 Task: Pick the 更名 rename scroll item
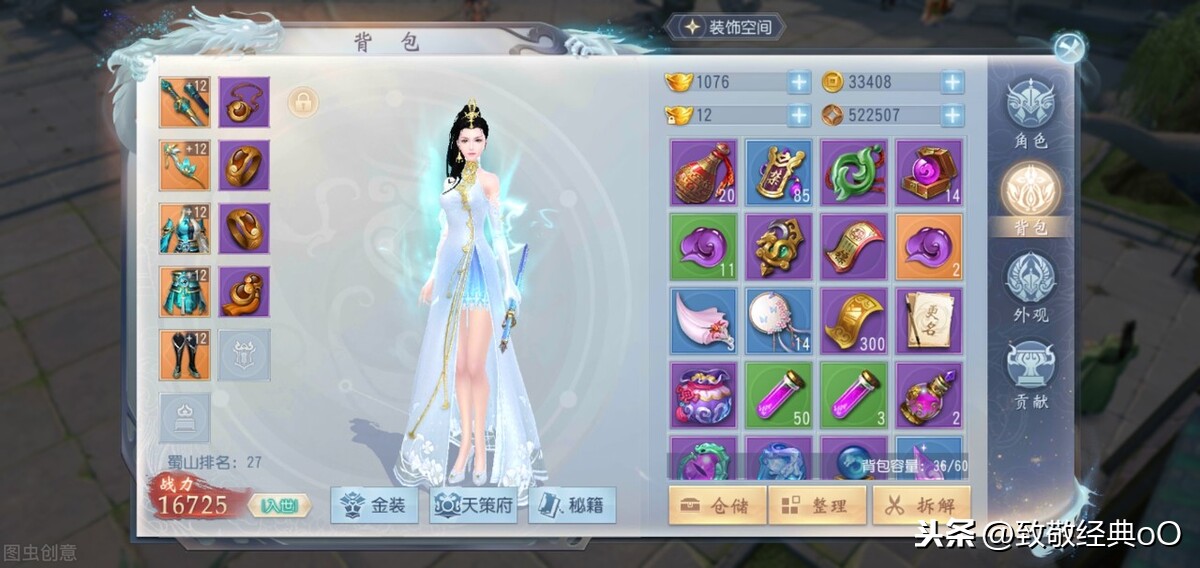point(929,321)
